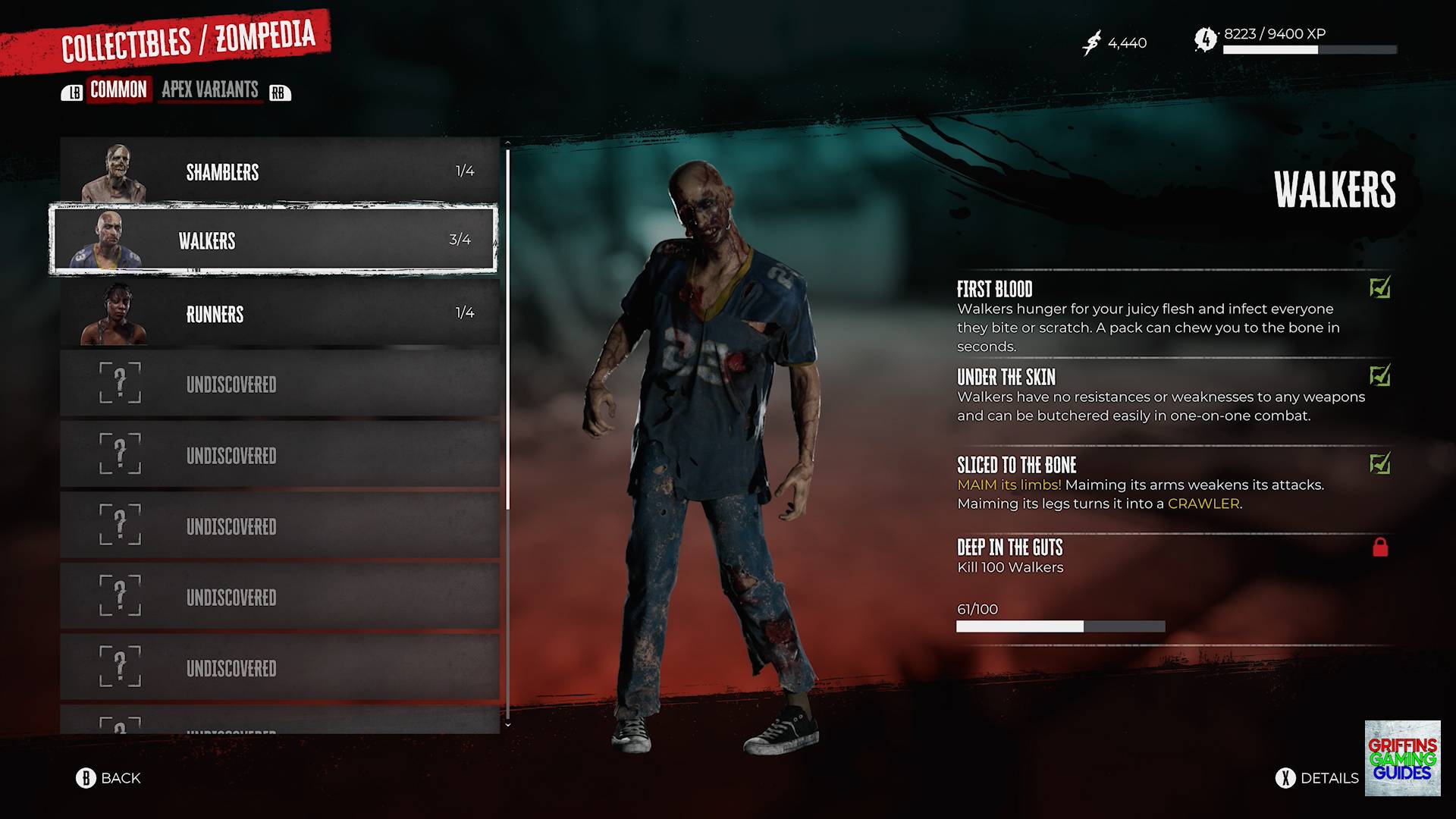
Task: Click the Back button
Action: pos(108,778)
